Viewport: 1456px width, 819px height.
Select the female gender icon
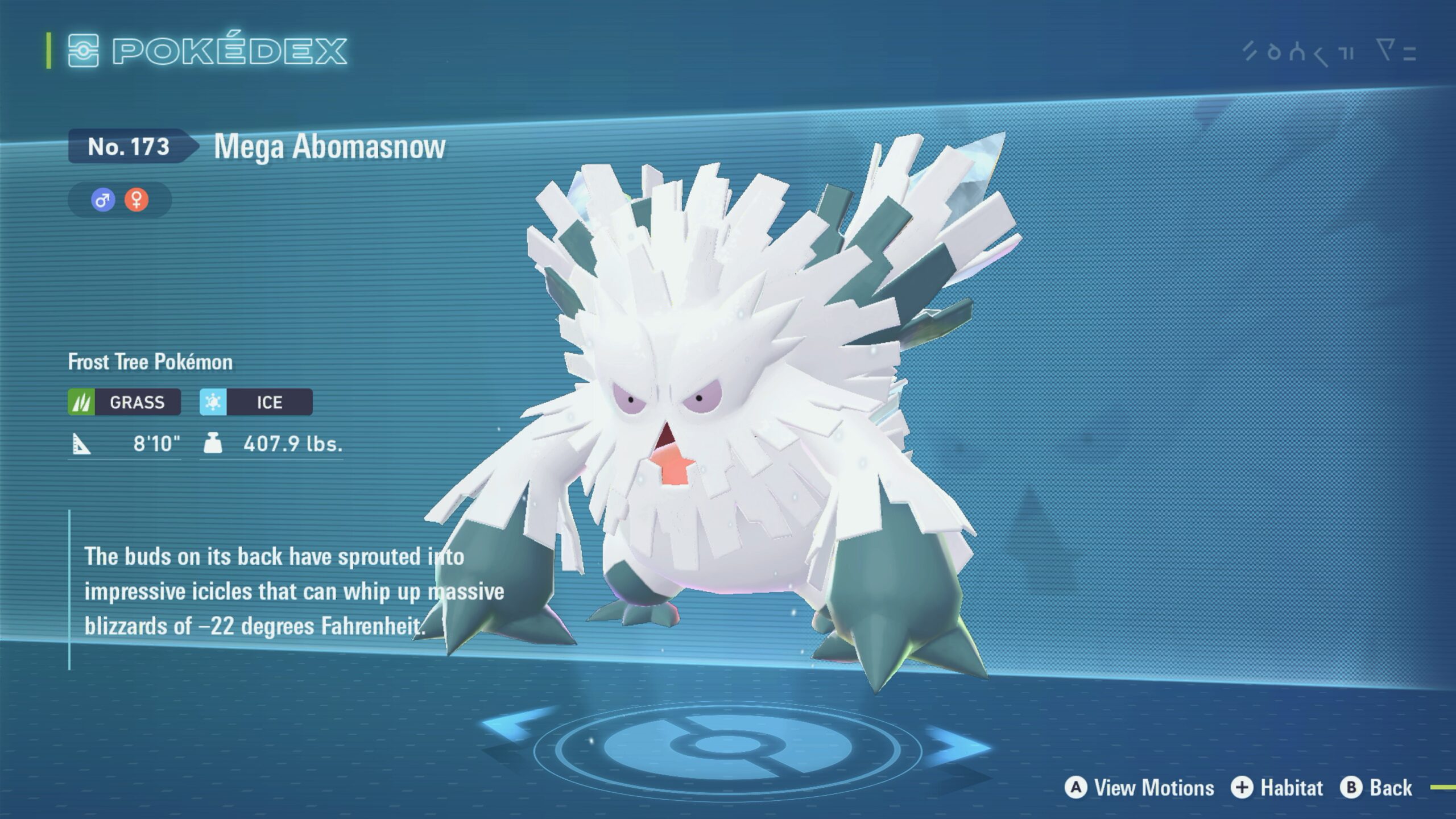point(136,200)
